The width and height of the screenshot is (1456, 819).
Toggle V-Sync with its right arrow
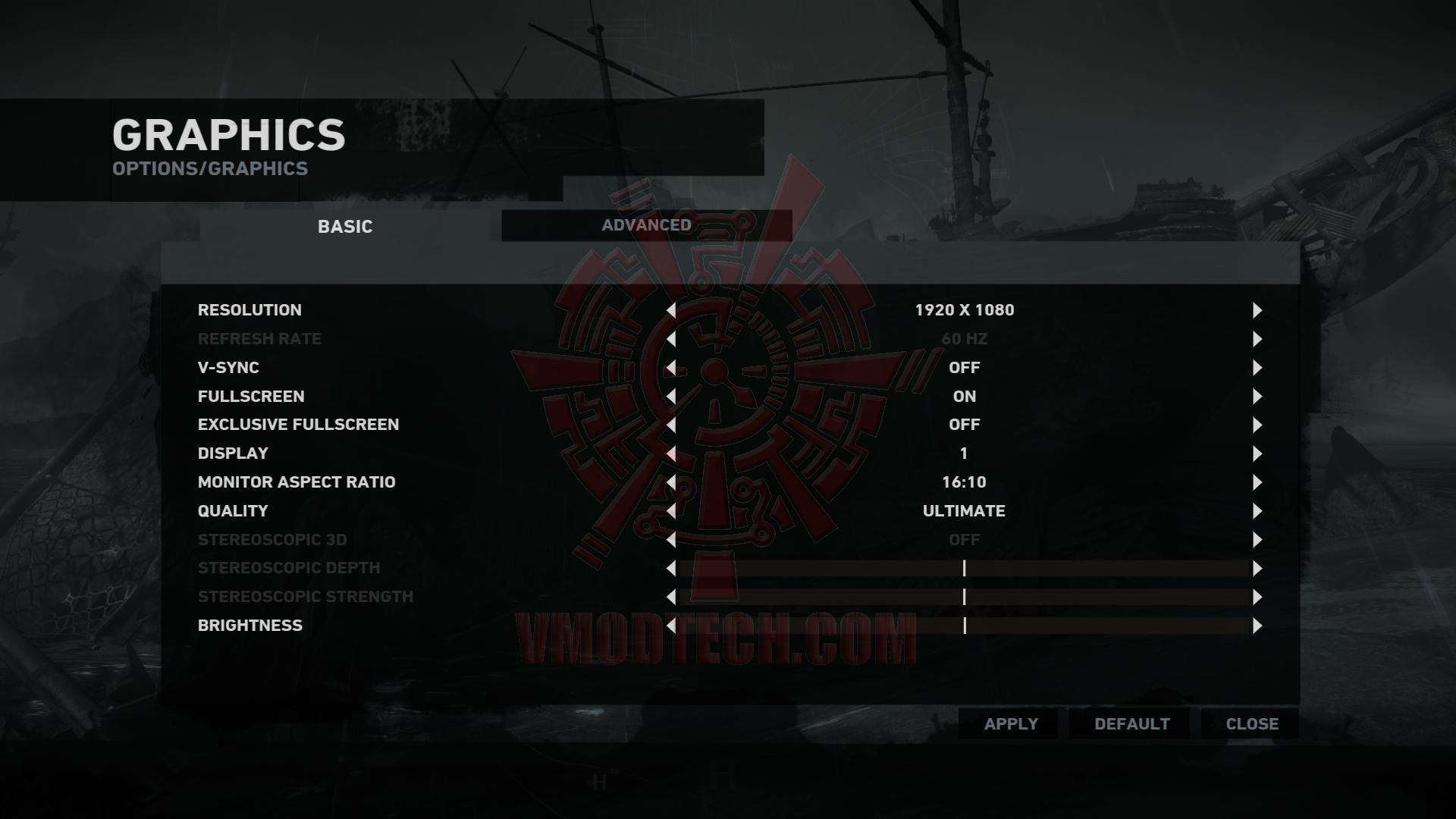(x=1257, y=368)
